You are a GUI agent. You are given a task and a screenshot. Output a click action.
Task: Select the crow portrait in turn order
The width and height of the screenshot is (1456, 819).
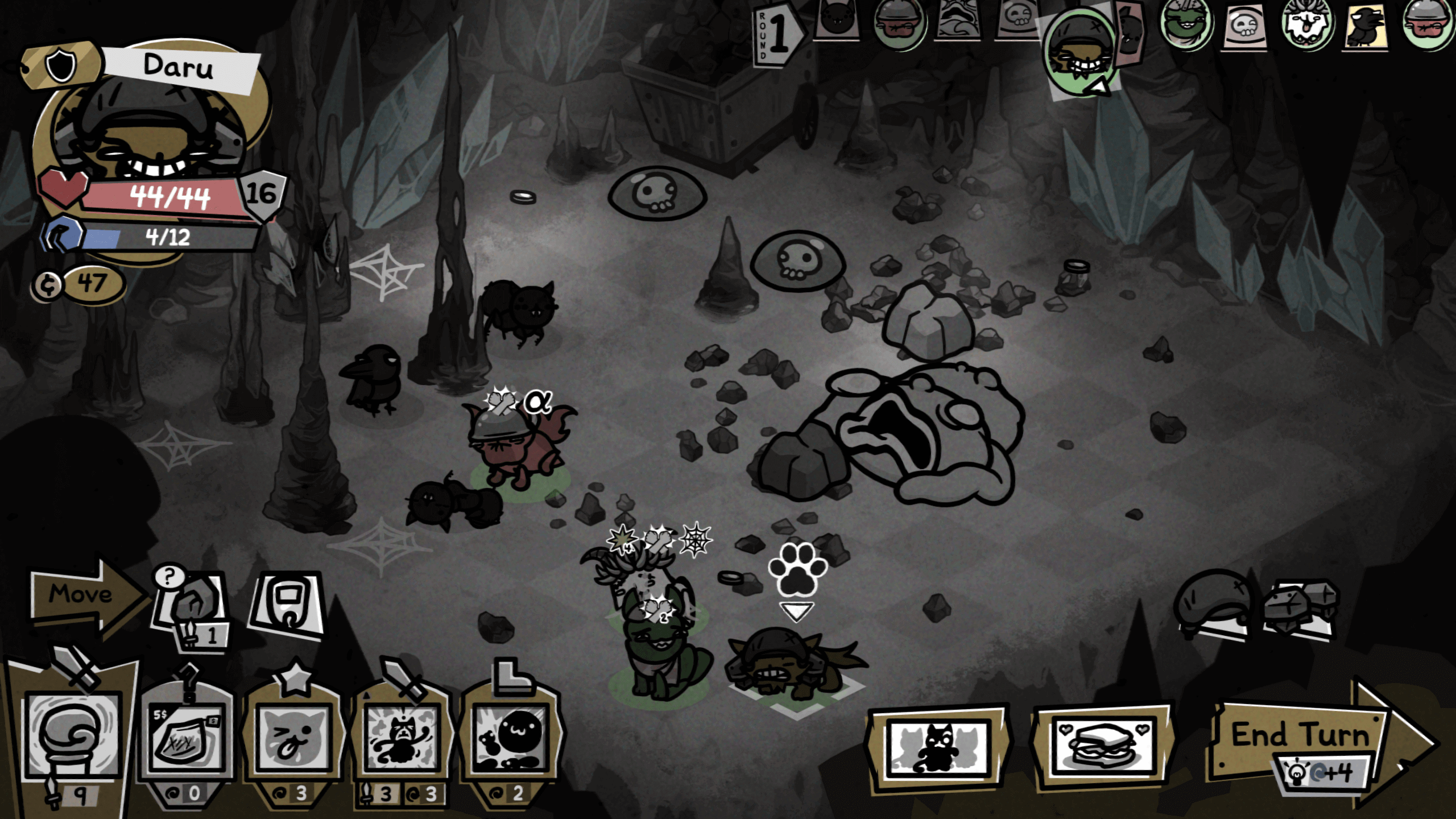point(1365,26)
